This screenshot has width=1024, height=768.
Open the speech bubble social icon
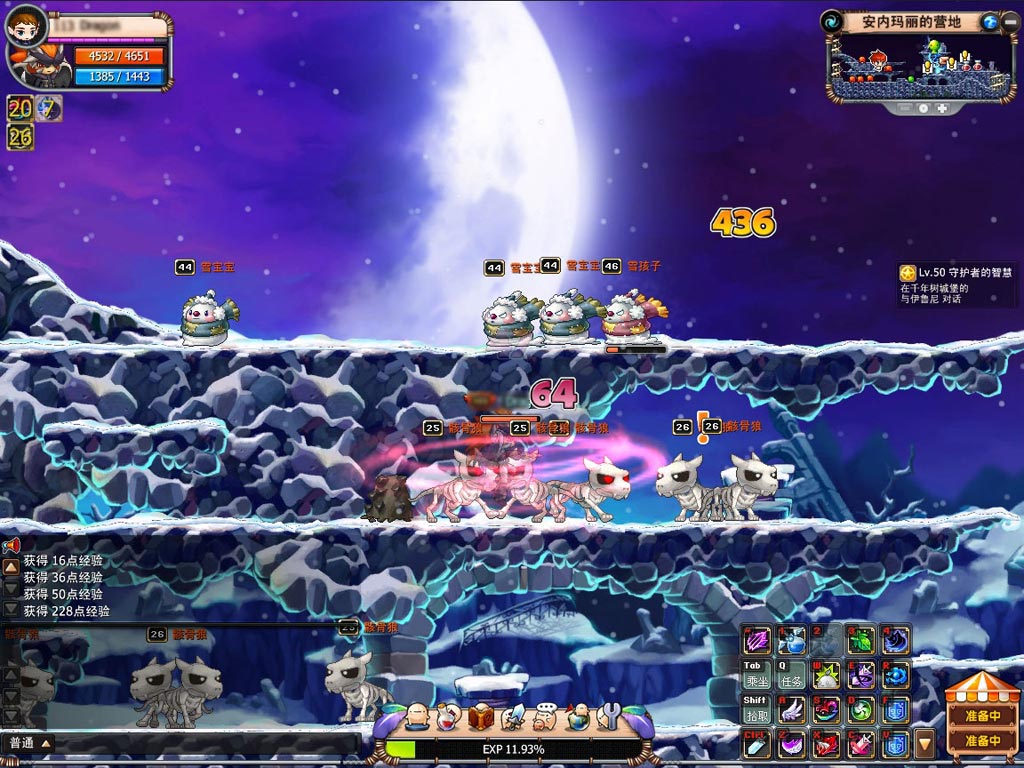point(545,716)
